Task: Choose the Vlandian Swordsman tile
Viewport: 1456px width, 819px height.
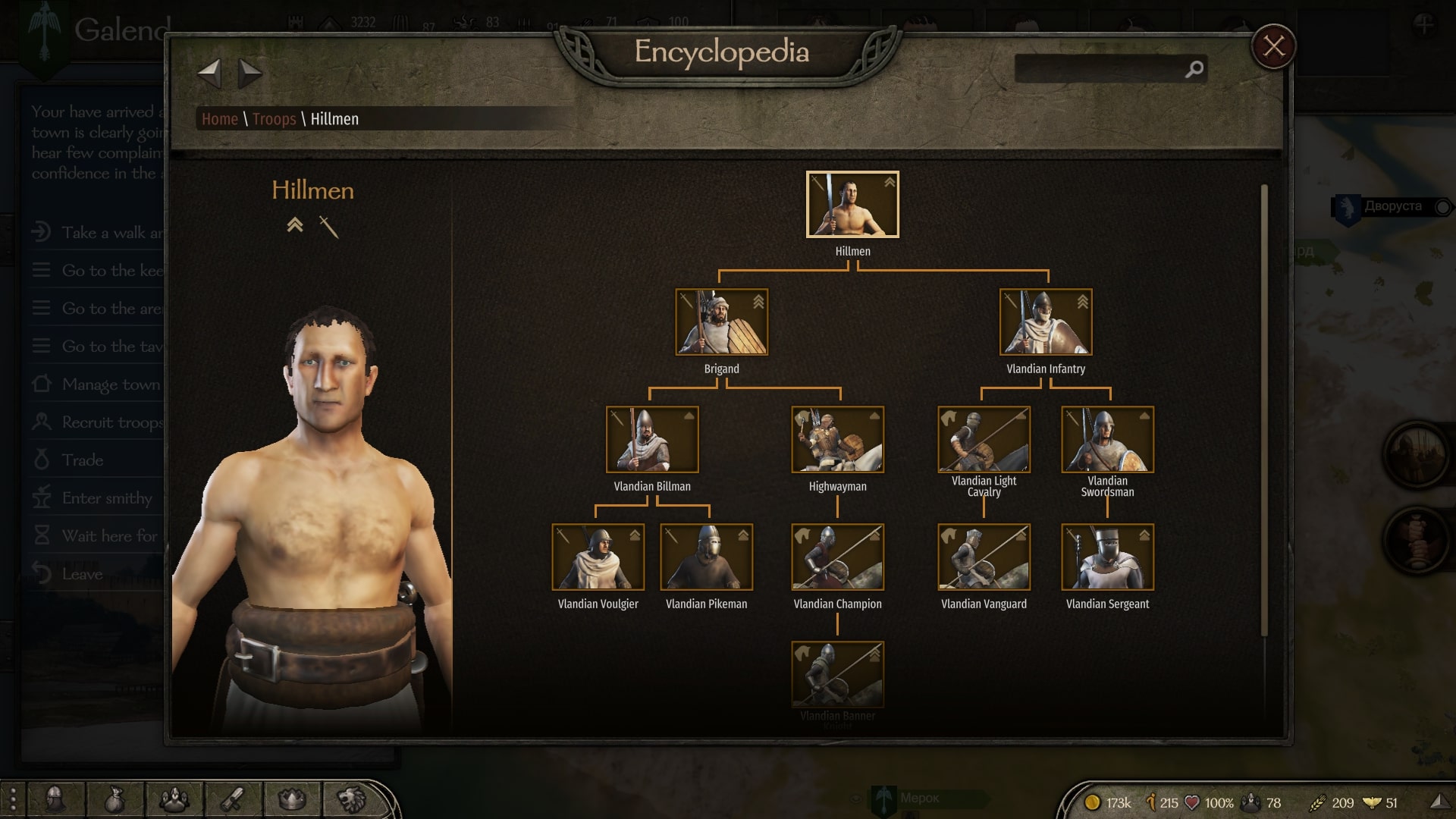Action: click(x=1107, y=440)
